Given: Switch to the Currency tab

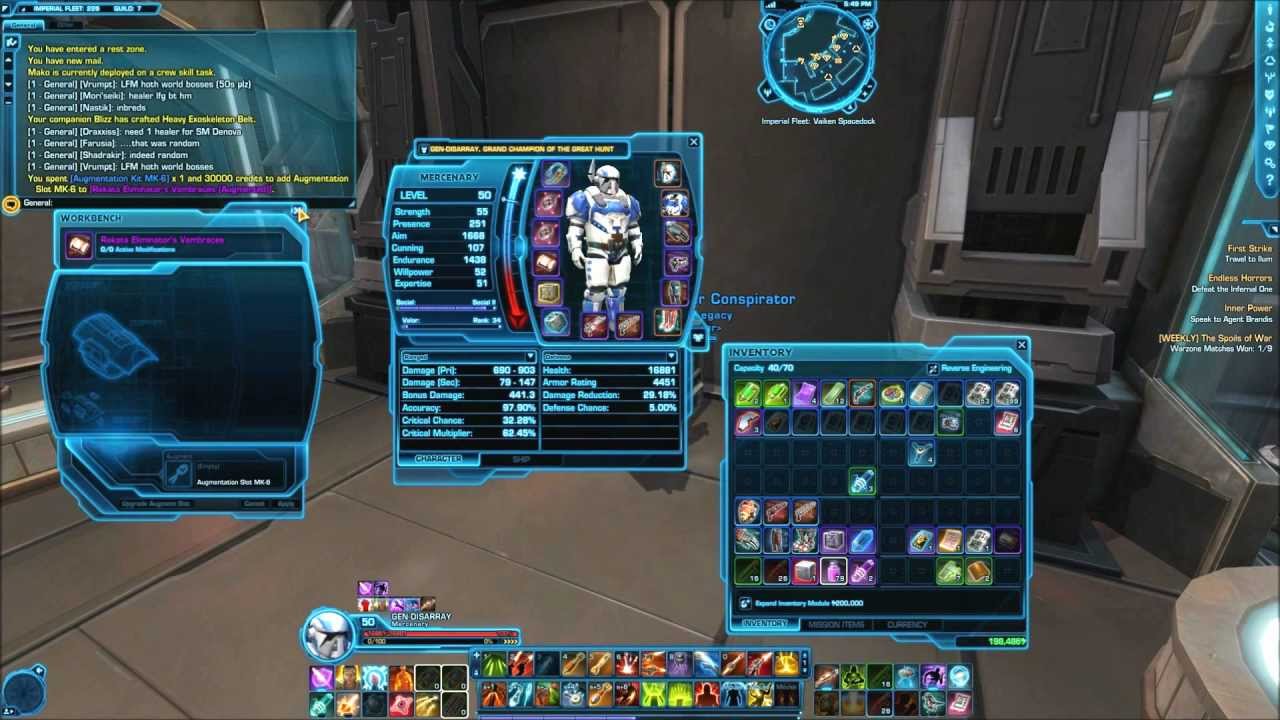Looking at the screenshot, I should (x=907, y=624).
